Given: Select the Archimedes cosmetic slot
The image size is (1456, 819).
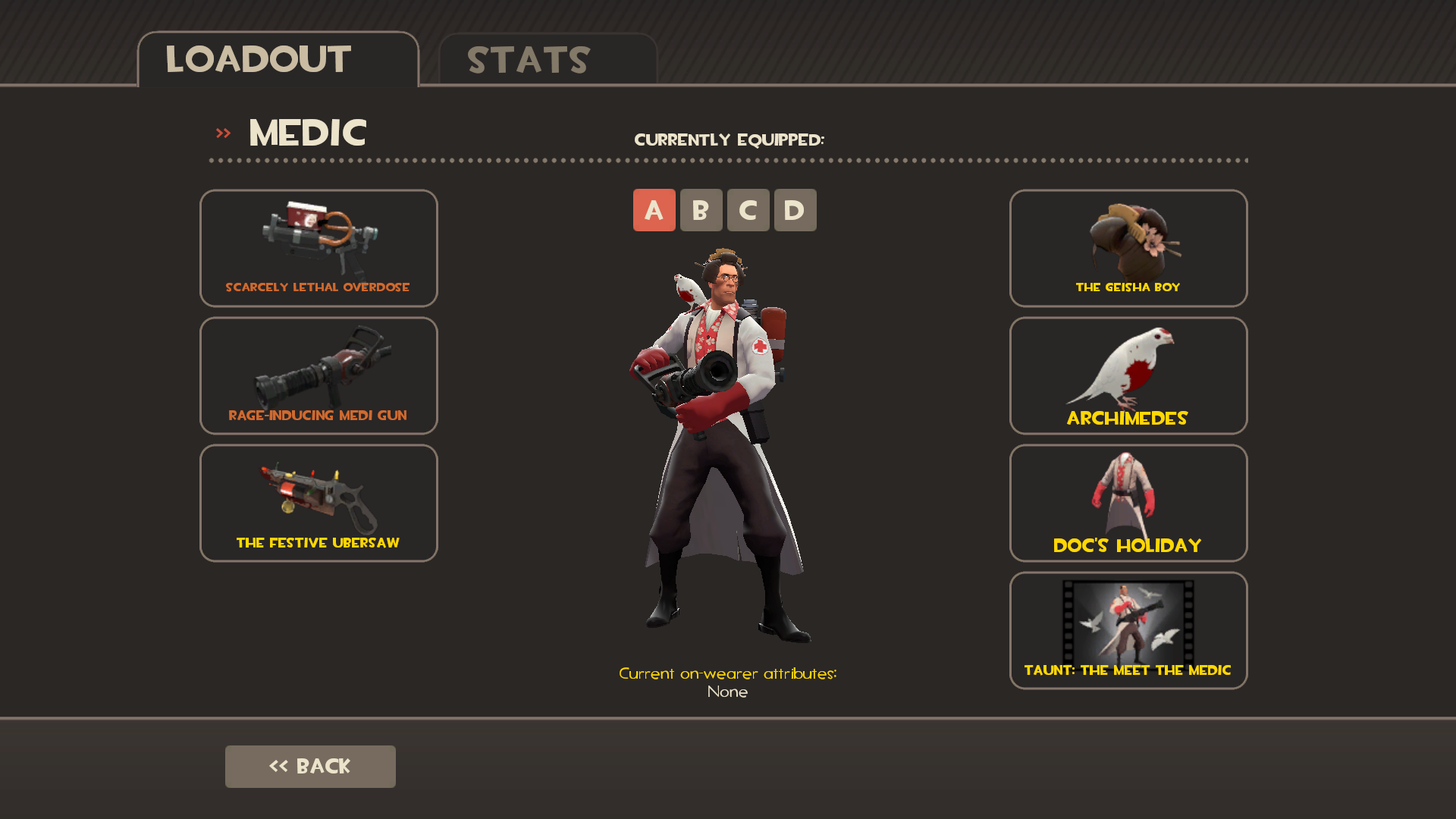Looking at the screenshot, I should pyautogui.click(x=1128, y=375).
